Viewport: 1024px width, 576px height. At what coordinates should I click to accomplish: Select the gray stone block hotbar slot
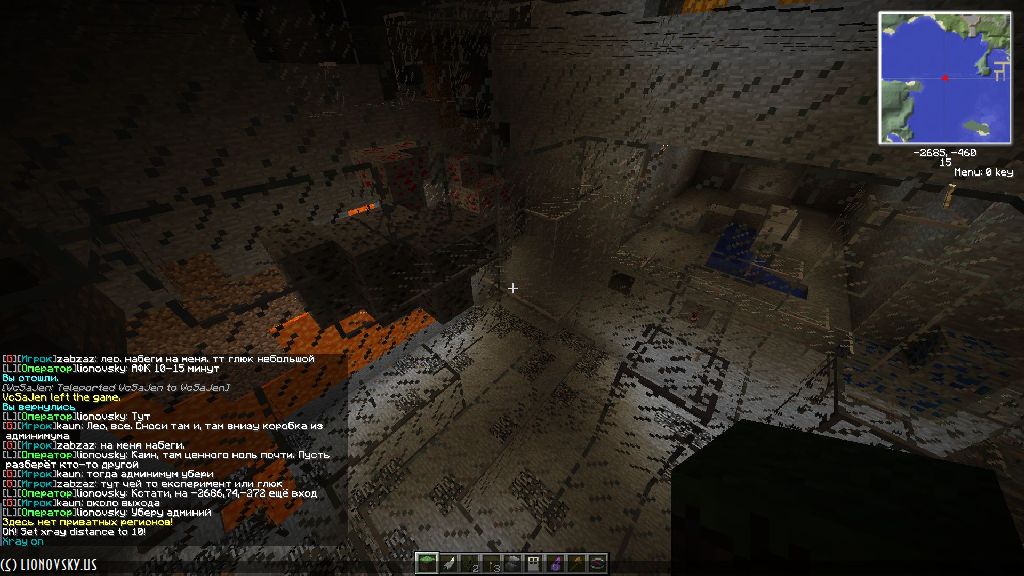(x=512, y=564)
